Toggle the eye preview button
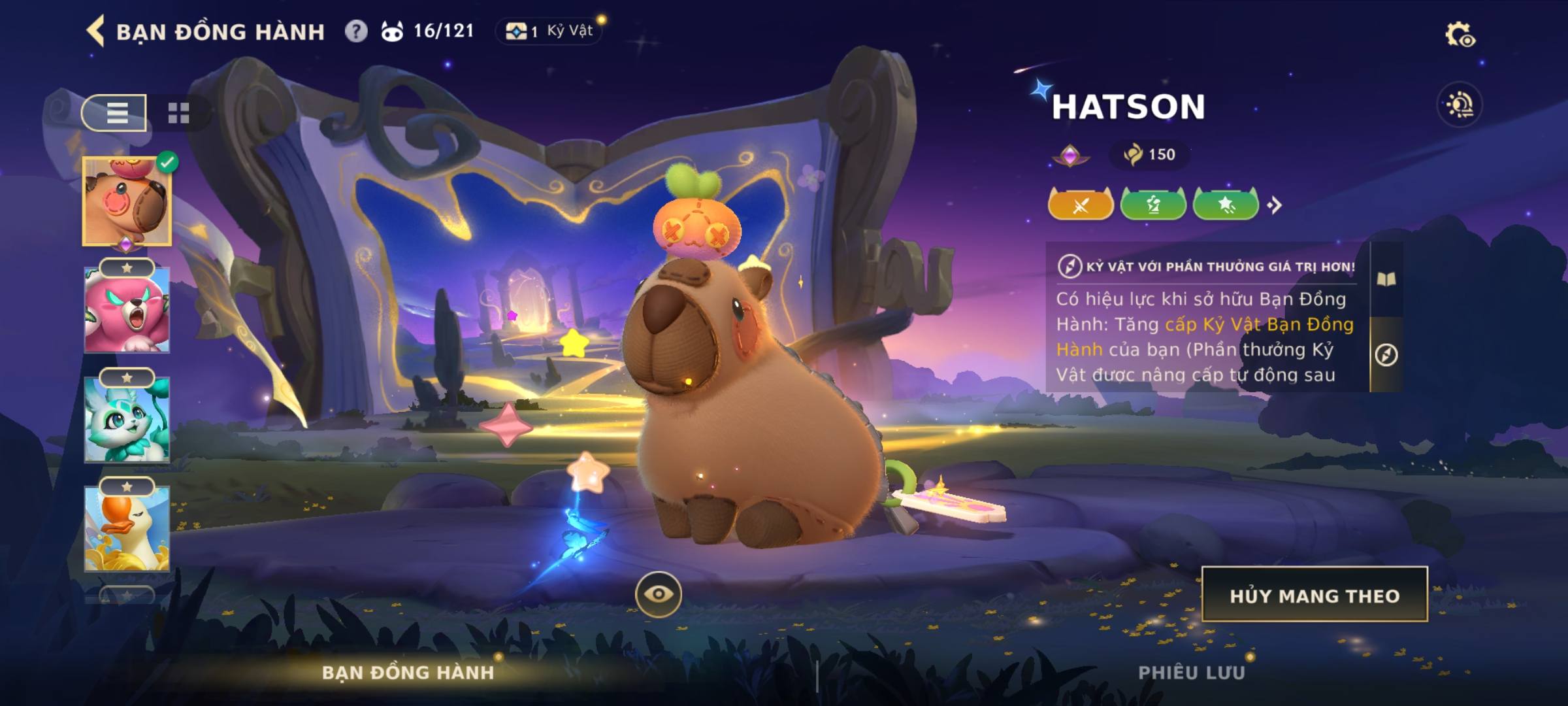Screen dimensions: 1568x706 [659, 594]
